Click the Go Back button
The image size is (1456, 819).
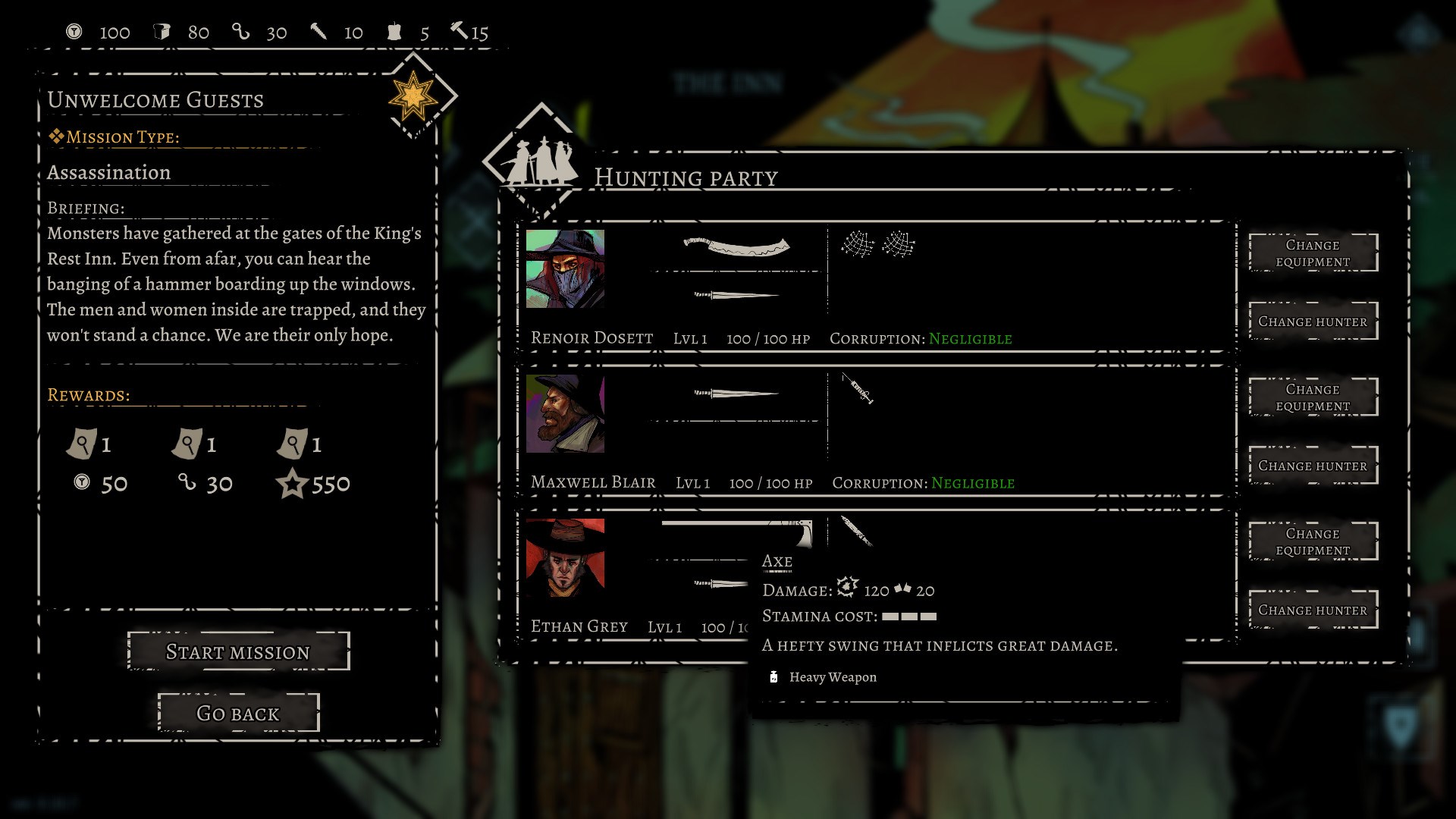238,713
